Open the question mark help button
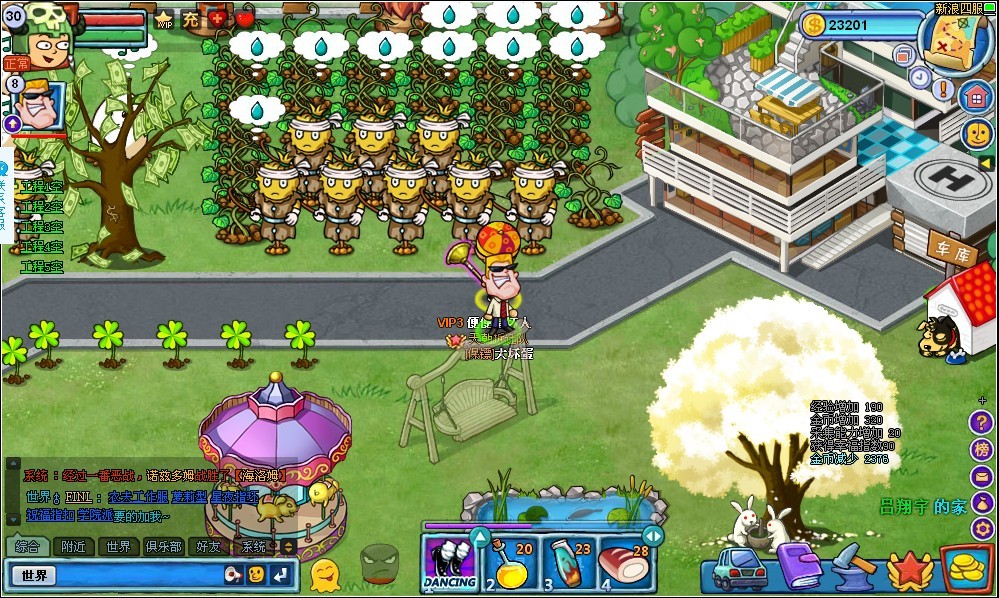 [x=981, y=421]
